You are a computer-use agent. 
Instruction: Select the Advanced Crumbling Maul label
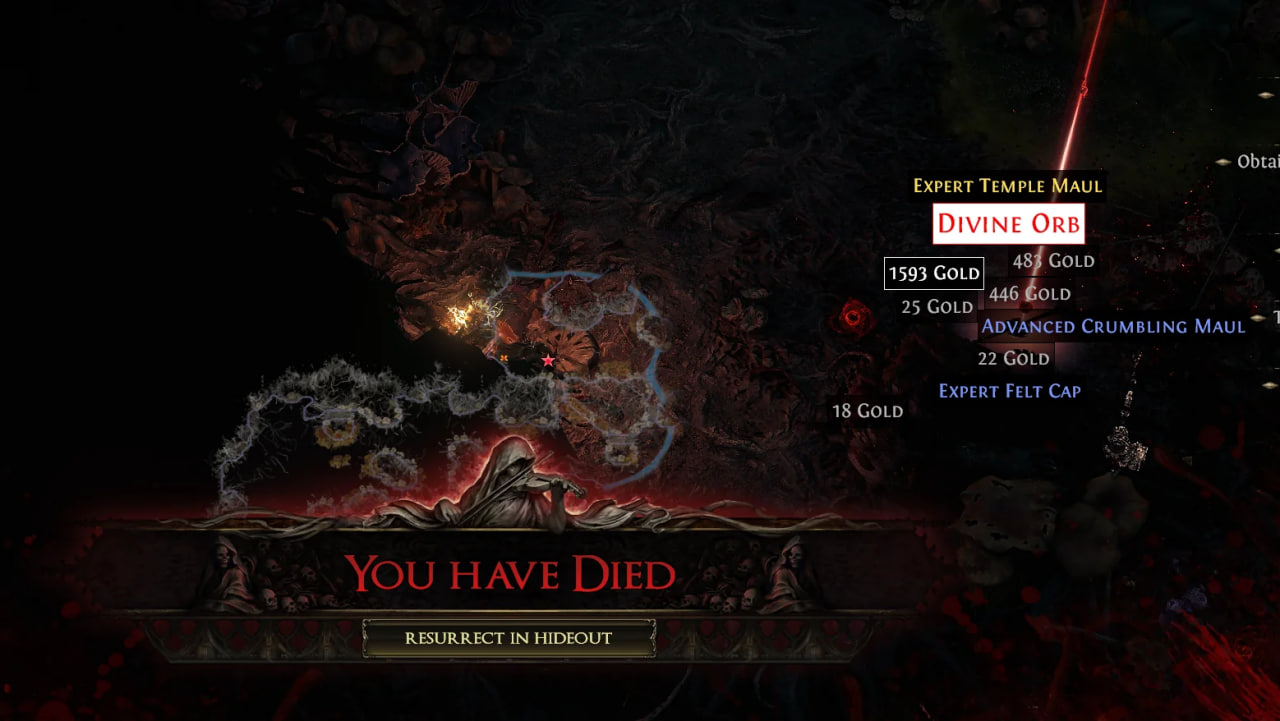tap(1113, 326)
